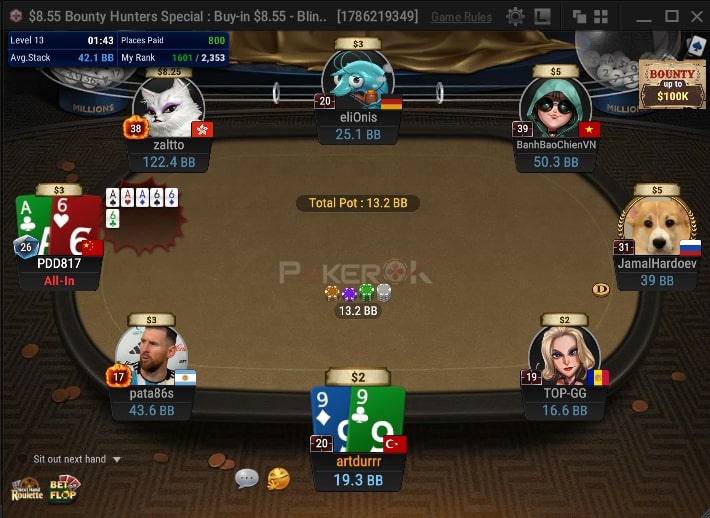
Task: Tick the Sit out next hand checkbox
Action: click(23, 459)
